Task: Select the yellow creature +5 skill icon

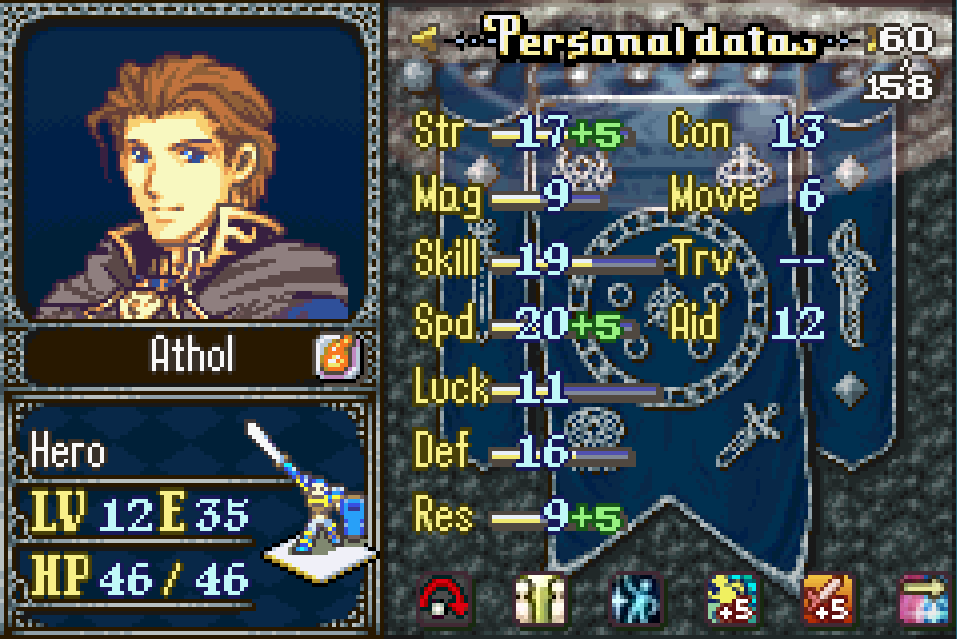Action: coord(732,600)
